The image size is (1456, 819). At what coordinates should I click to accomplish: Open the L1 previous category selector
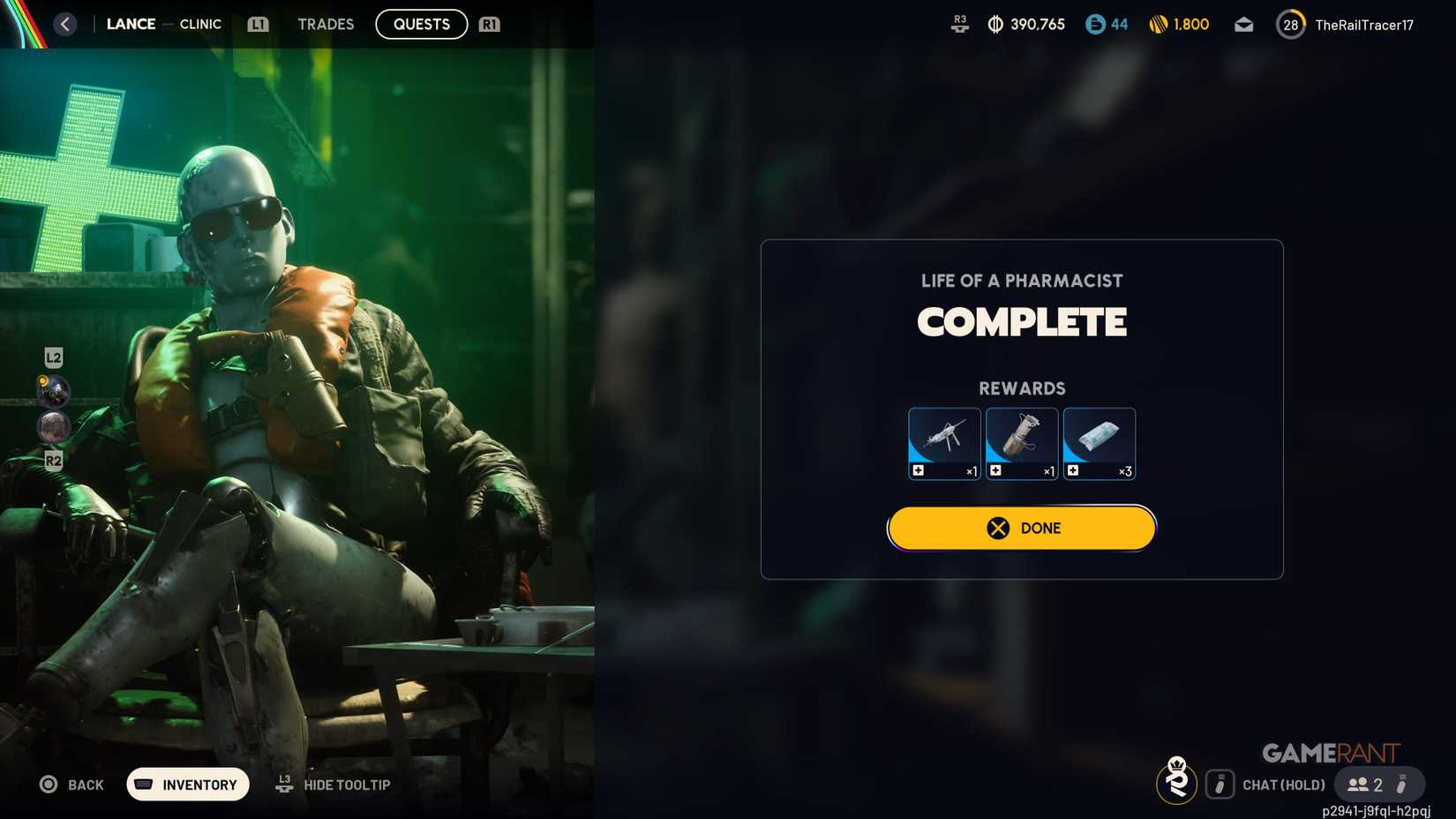click(257, 24)
